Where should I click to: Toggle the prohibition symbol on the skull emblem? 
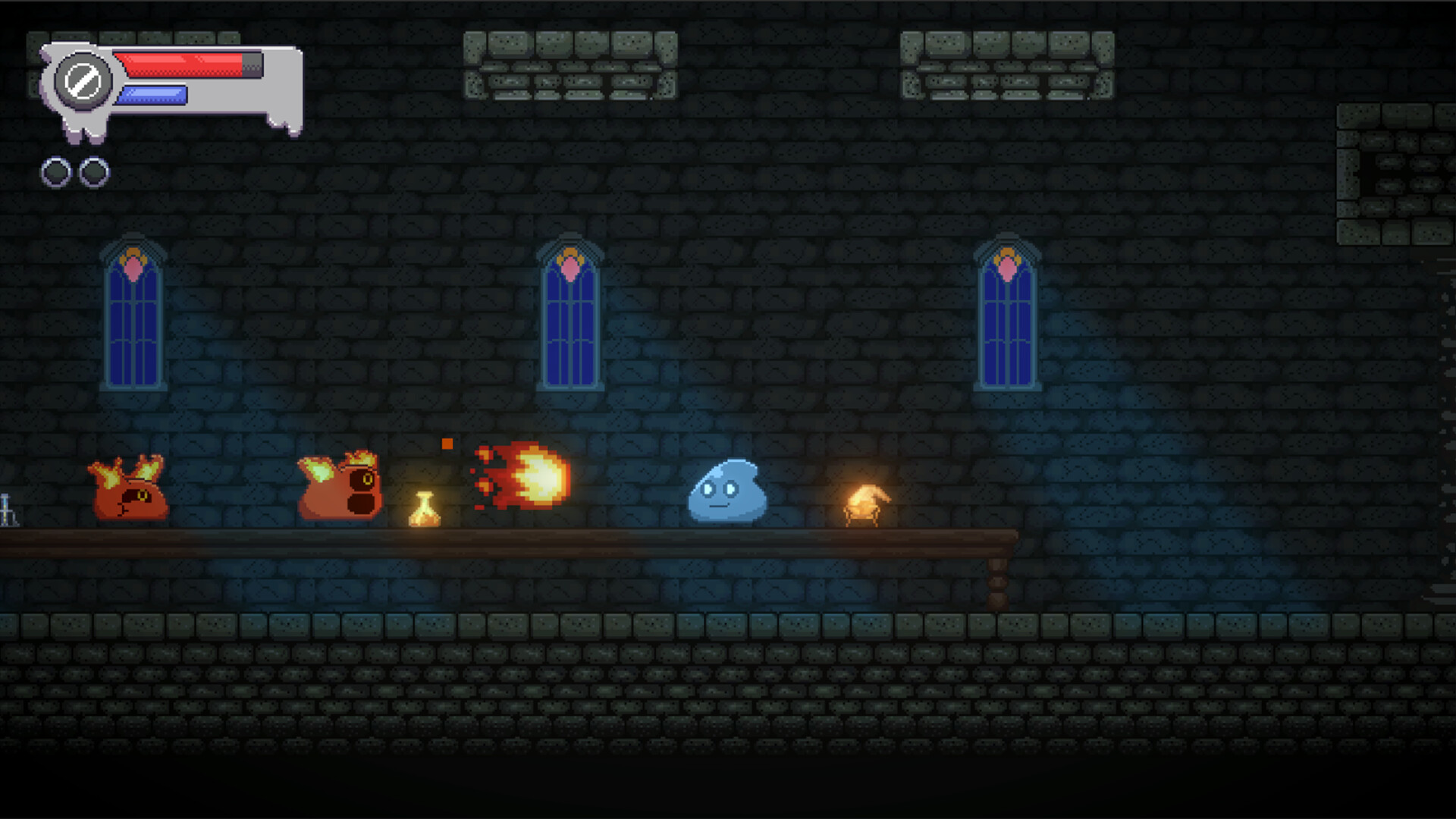pos(85,78)
